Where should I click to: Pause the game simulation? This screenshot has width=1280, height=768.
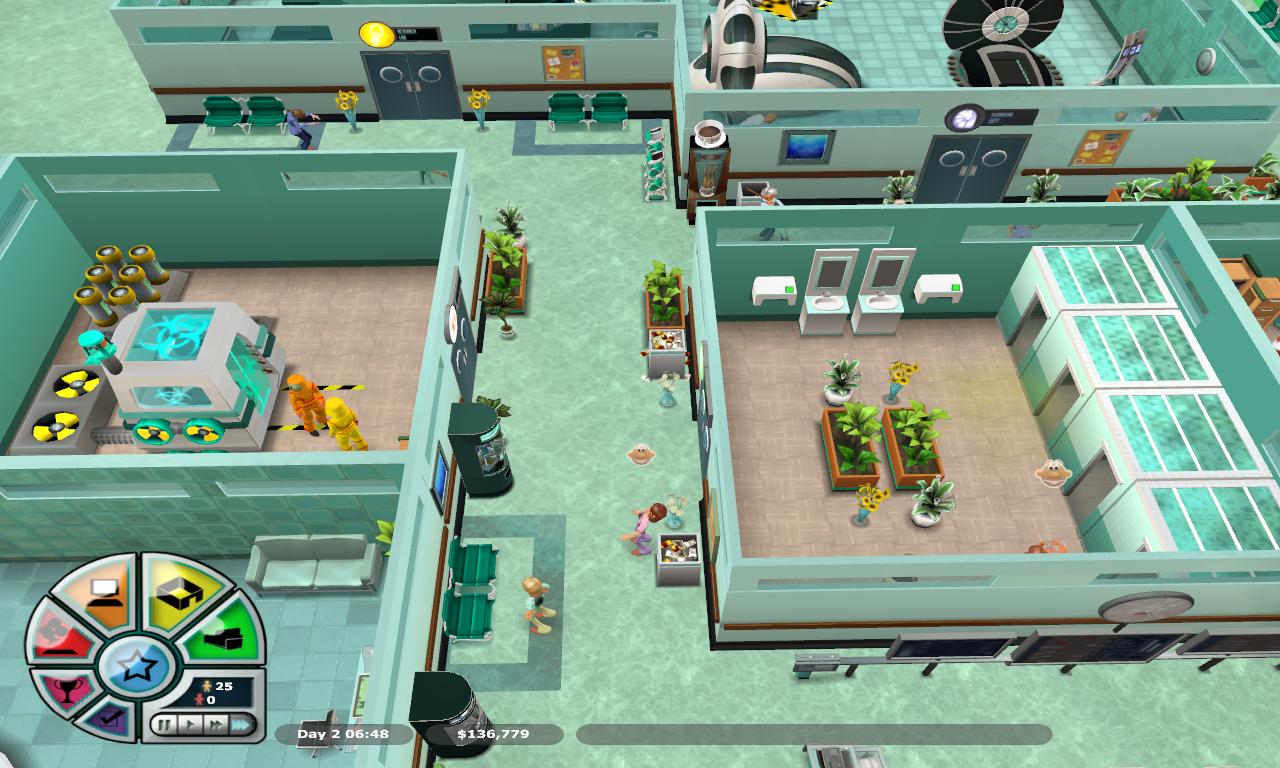pos(165,723)
